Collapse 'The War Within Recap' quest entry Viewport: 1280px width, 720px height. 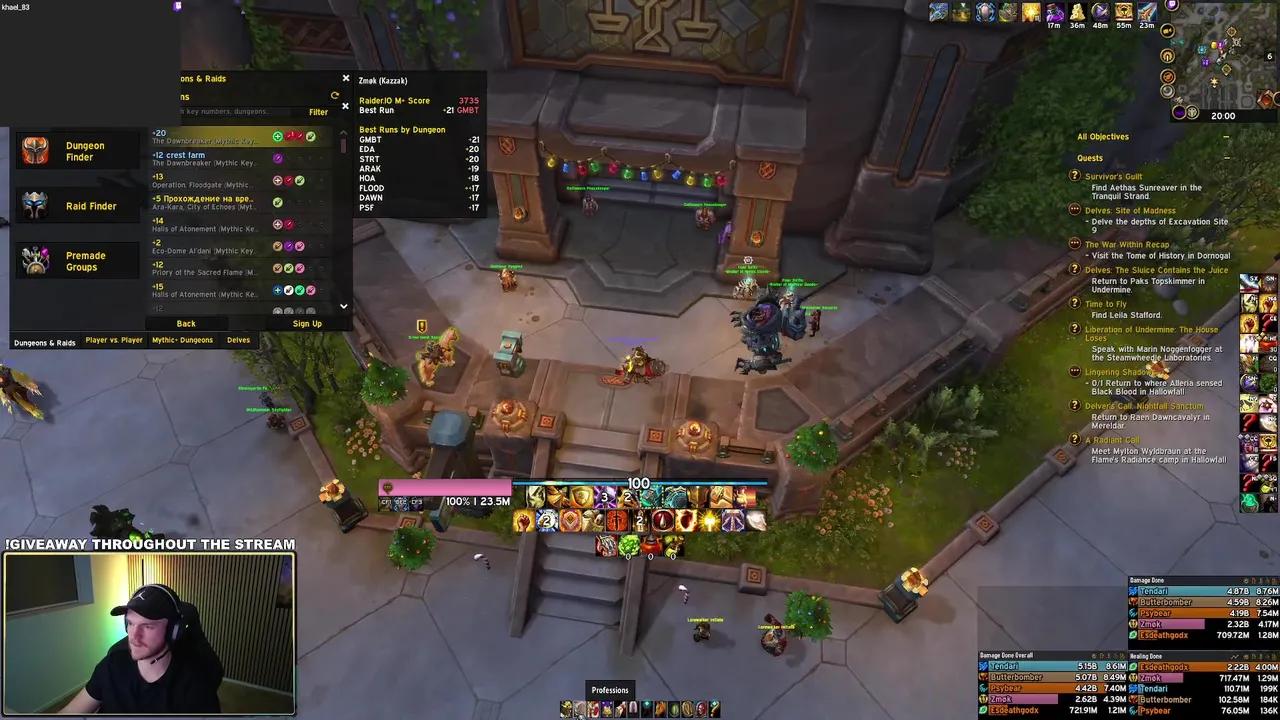[1075, 244]
